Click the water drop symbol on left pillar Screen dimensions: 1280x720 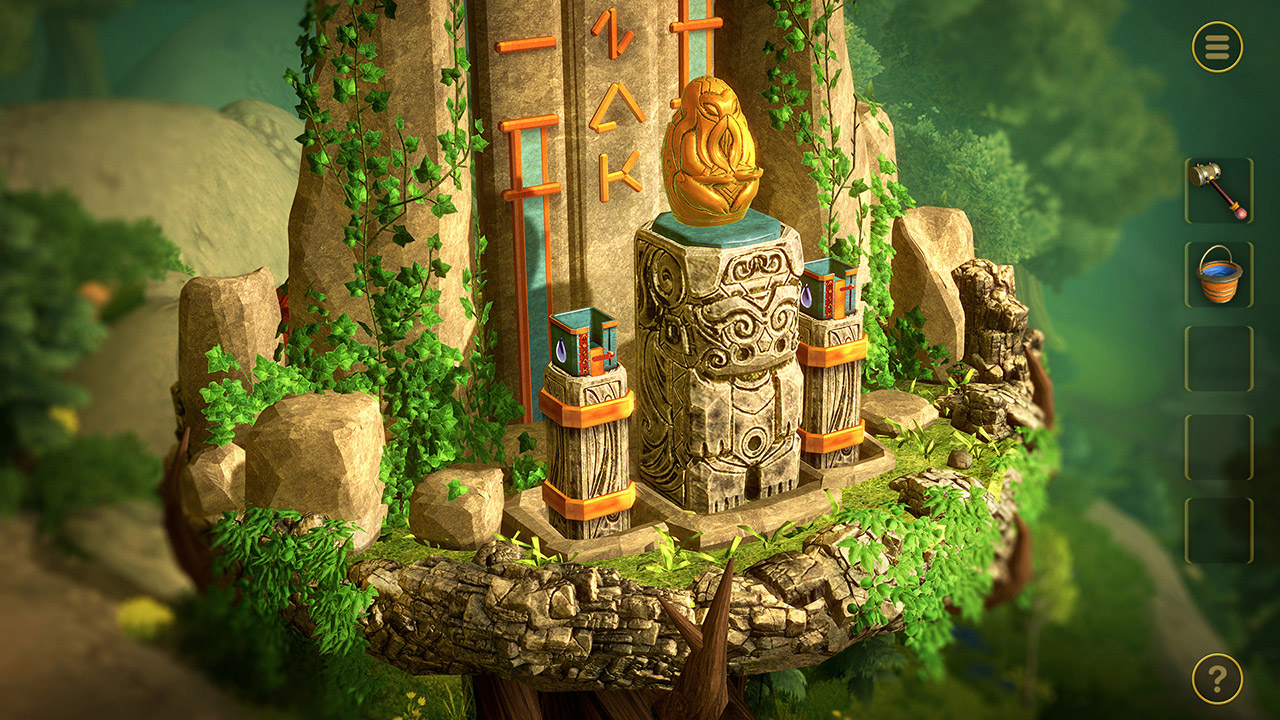coord(560,350)
